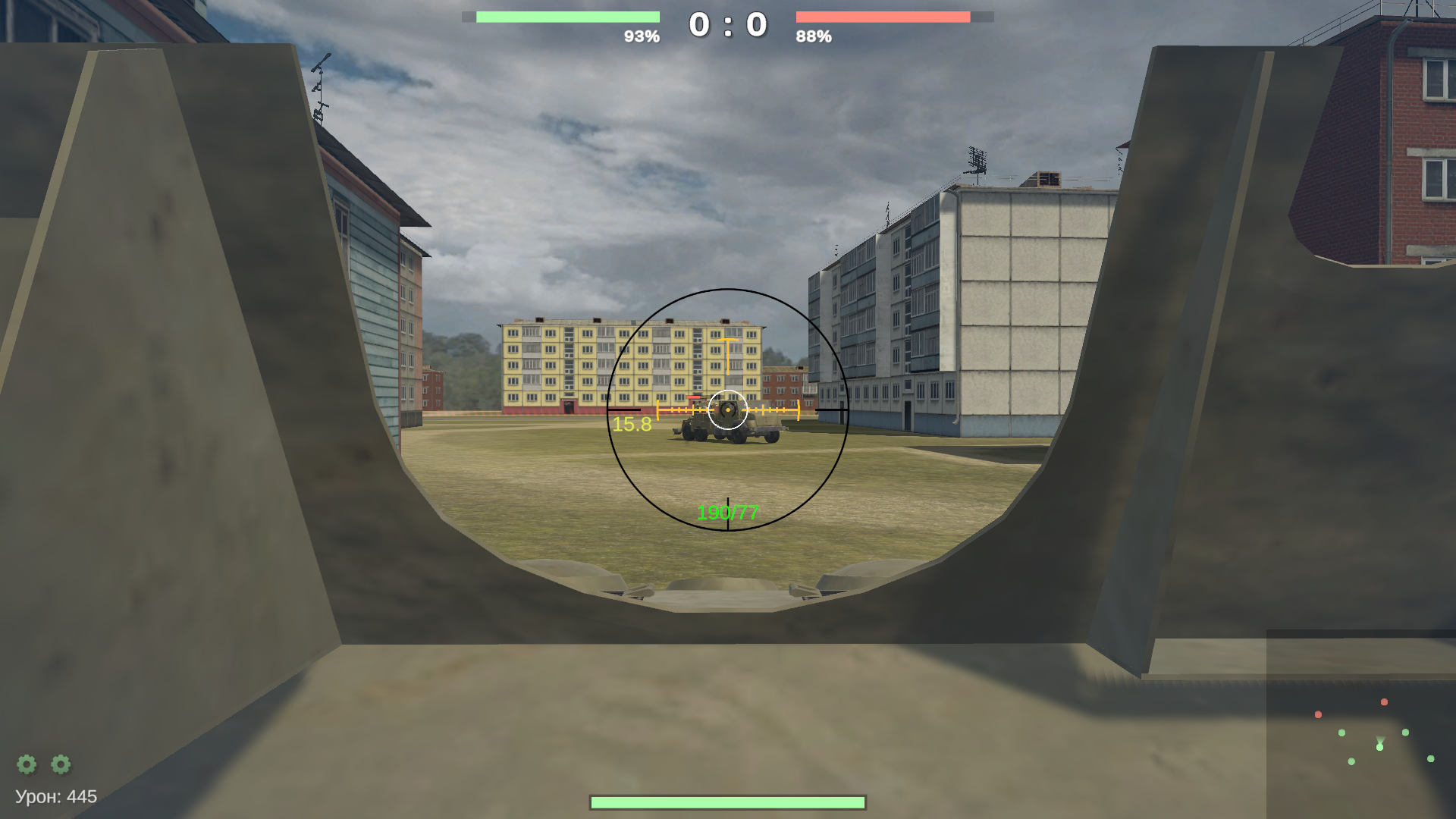Open the right settings gear icon
1456x819 pixels.
point(60,765)
